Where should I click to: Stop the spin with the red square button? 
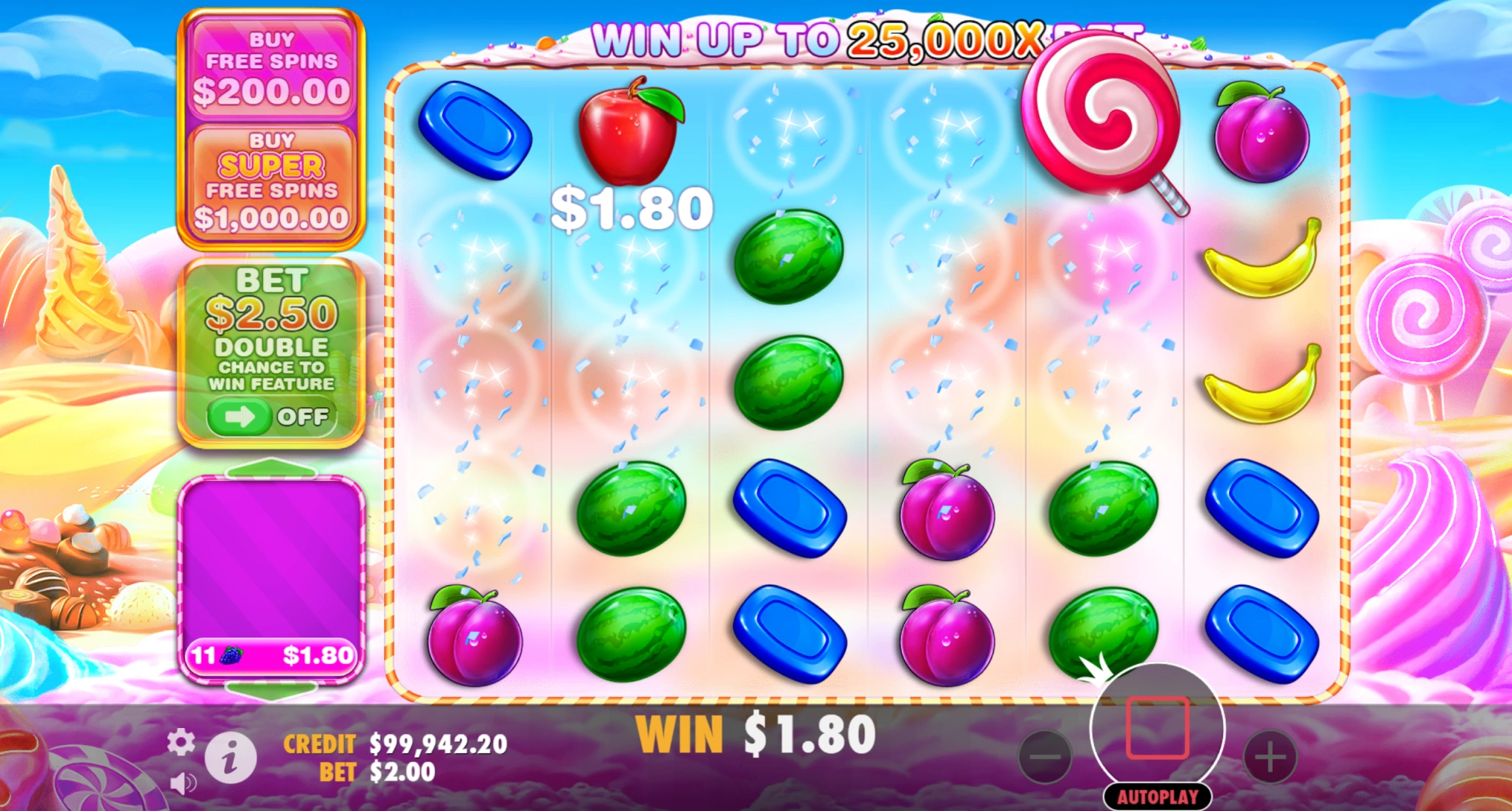click(x=1156, y=729)
